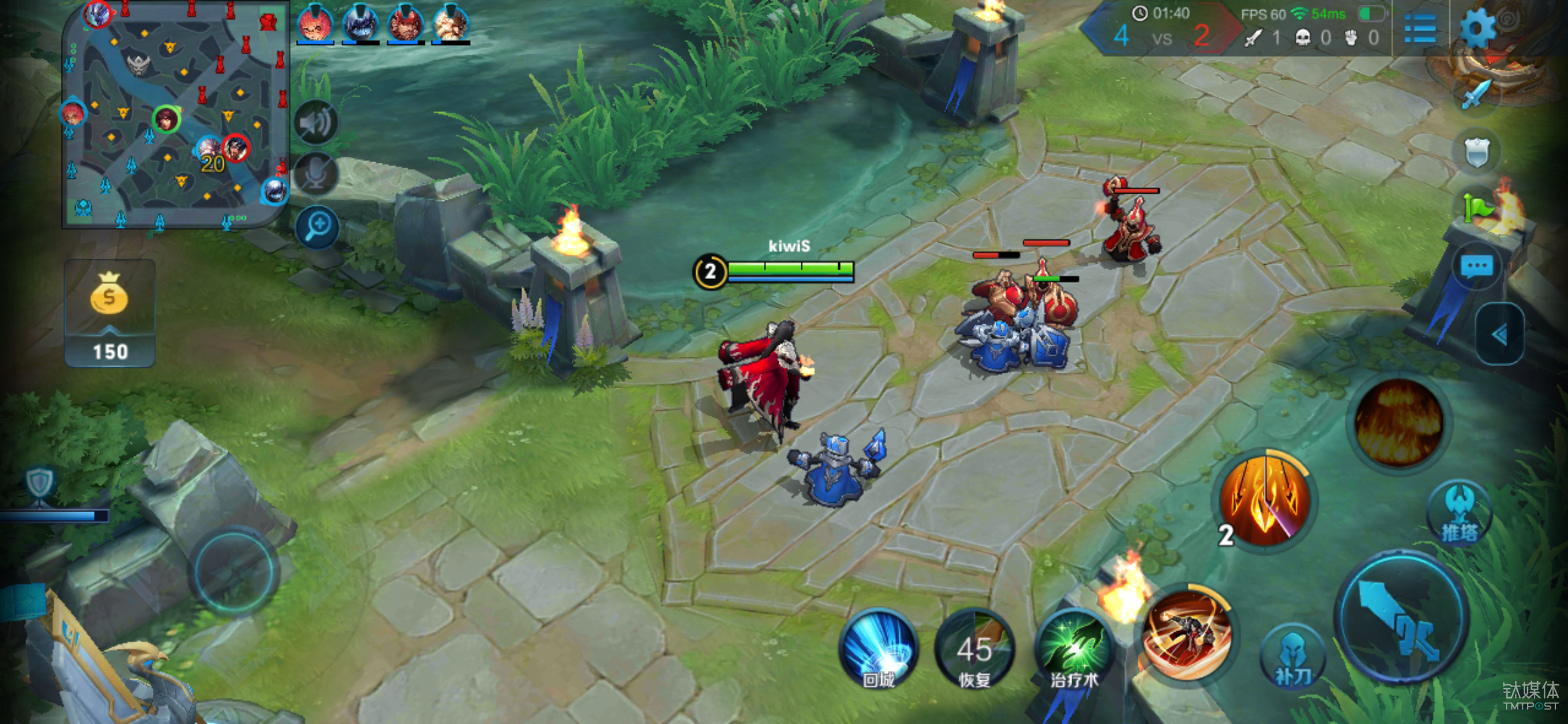Select the 补刀 last-hit button
This screenshot has width=1568, height=724.
(1293, 657)
